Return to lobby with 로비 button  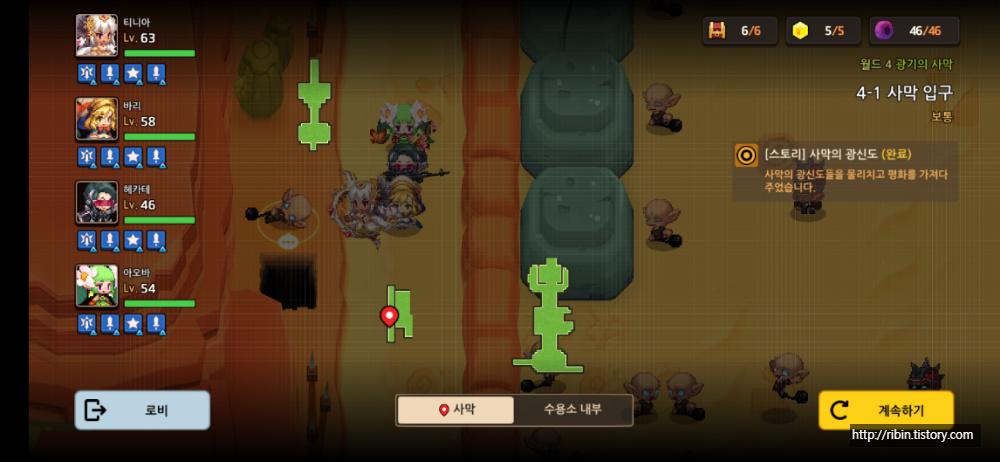click(142, 410)
